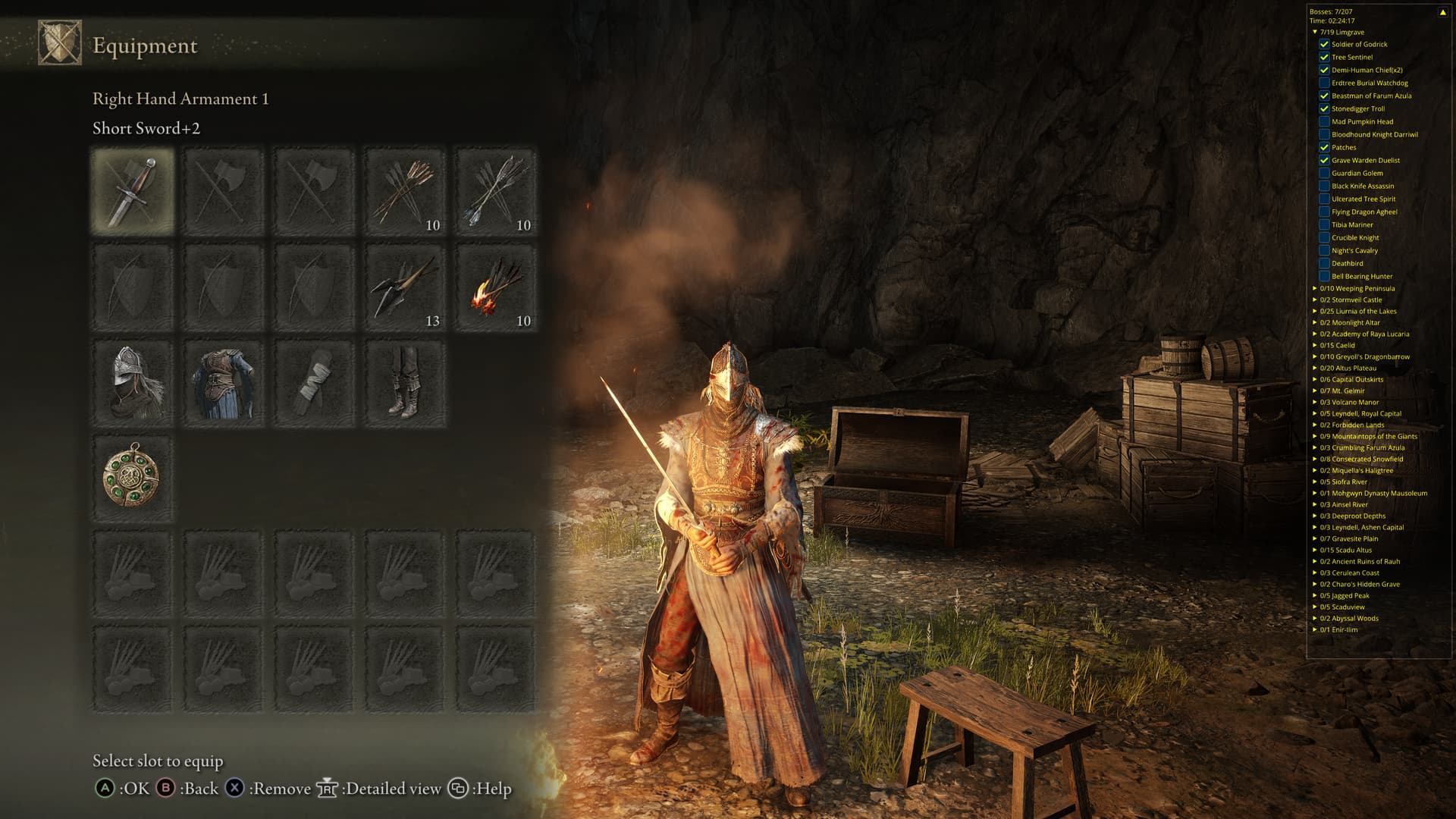The width and height of the screenshot is (1456, 819).
Task: Select the crossbow bolts slot with 13
Action: coord(405,287)
